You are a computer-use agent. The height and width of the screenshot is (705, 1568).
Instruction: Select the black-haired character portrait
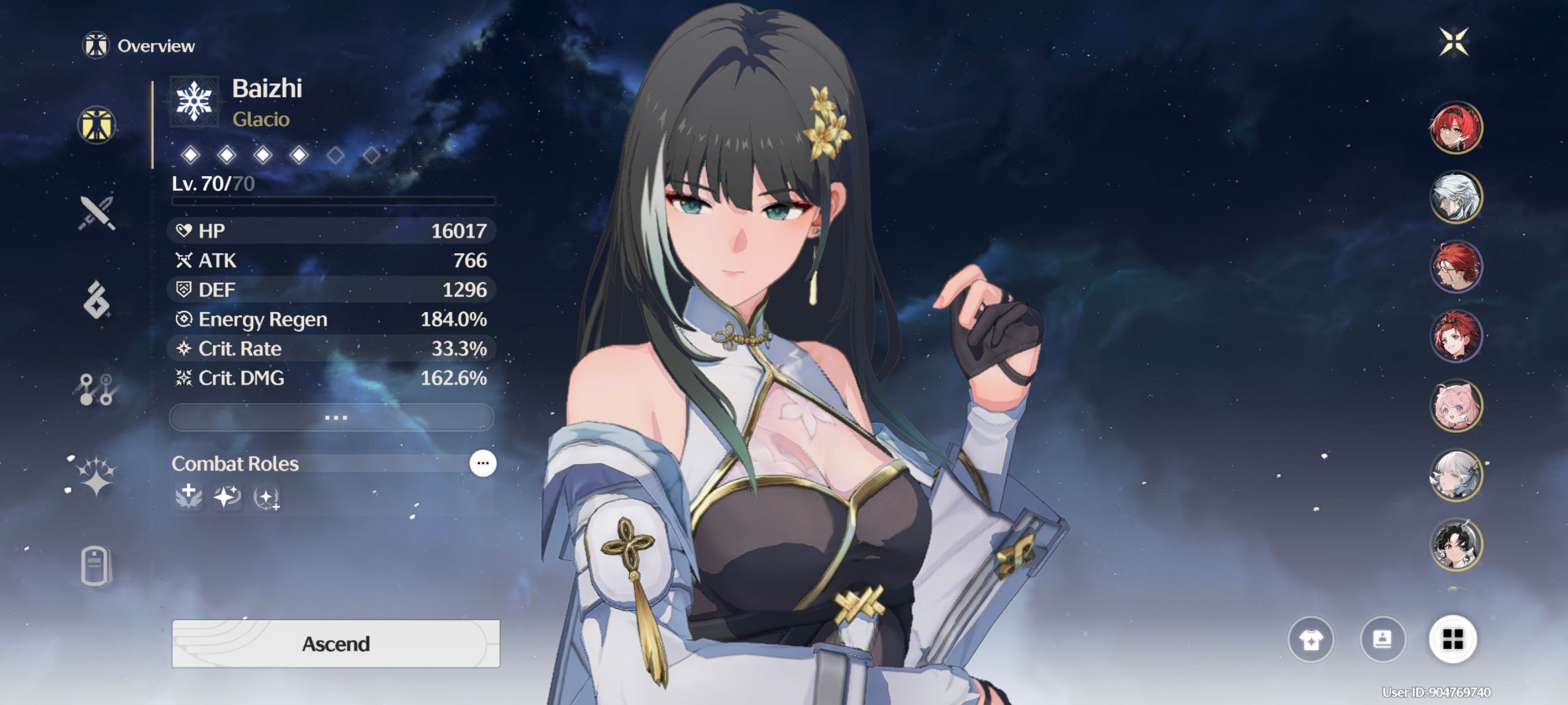1455,544
